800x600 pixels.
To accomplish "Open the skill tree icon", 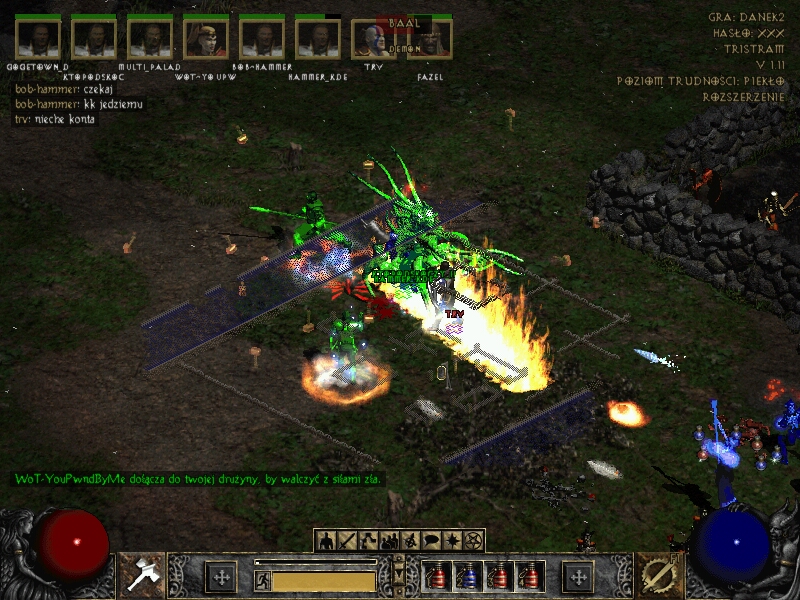I will pos(368,541).
